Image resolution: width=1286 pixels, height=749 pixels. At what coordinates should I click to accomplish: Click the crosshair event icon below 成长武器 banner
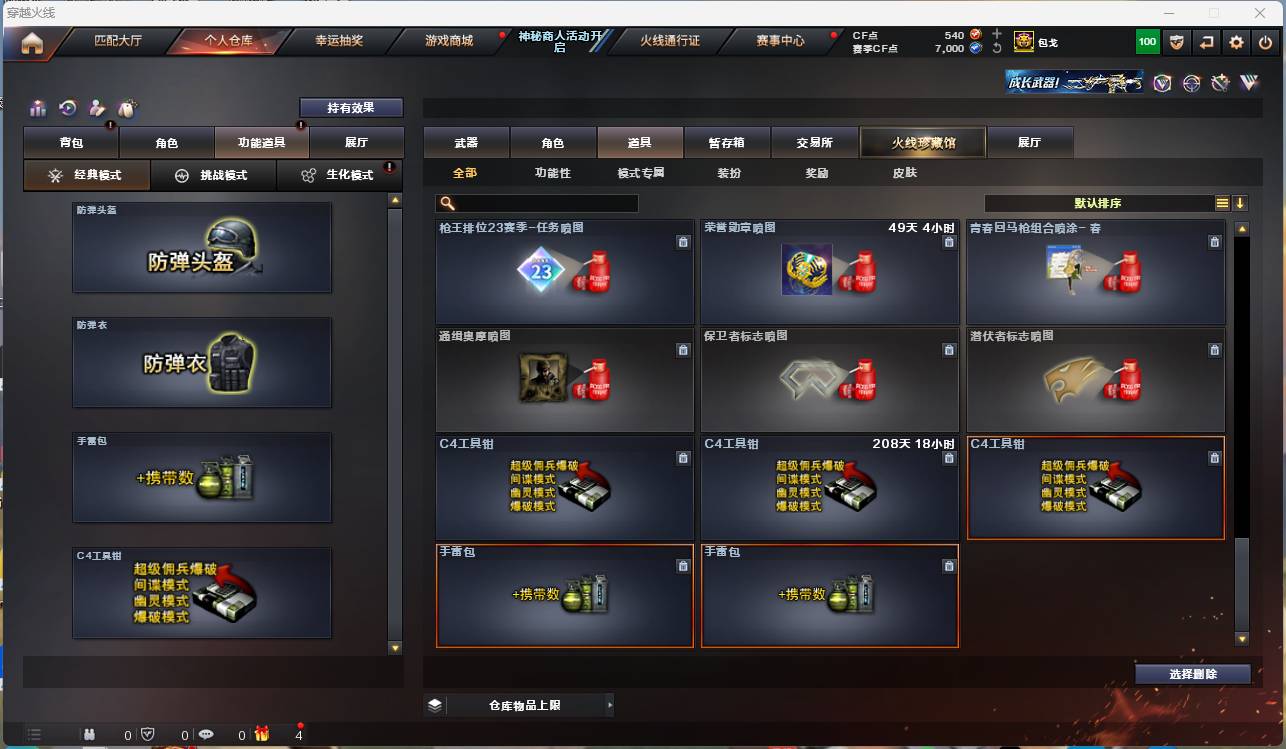click(x=1191, y=83)
